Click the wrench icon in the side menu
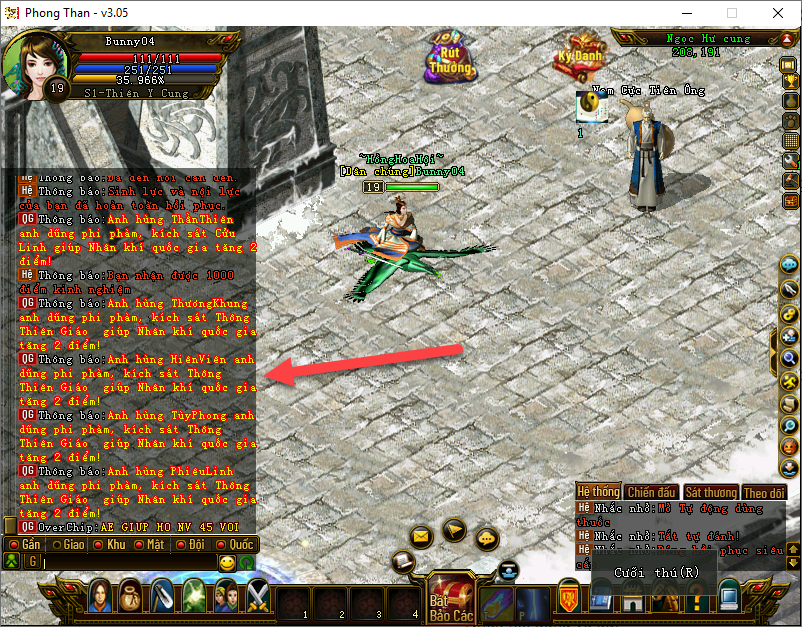Image resolution: width=802 pixels, height=627 pixels. [789, 161]
